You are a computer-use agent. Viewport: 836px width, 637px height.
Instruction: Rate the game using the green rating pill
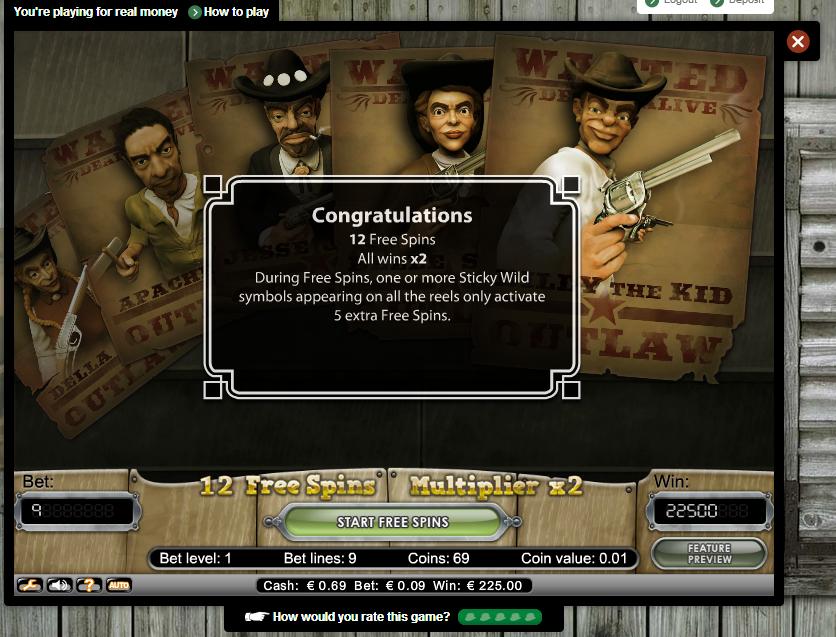[500, 617]
